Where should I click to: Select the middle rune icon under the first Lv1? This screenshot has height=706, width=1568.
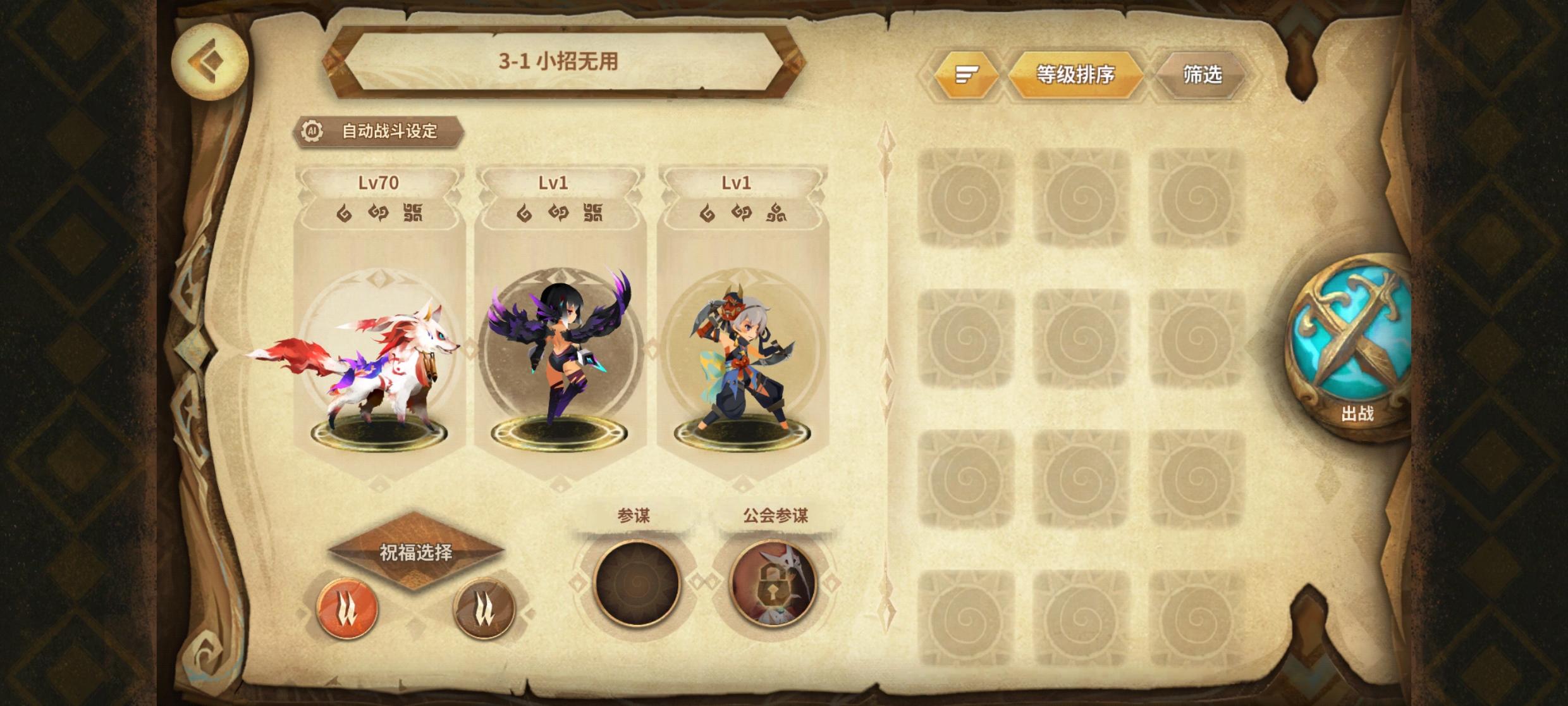[x=560, y=214]
